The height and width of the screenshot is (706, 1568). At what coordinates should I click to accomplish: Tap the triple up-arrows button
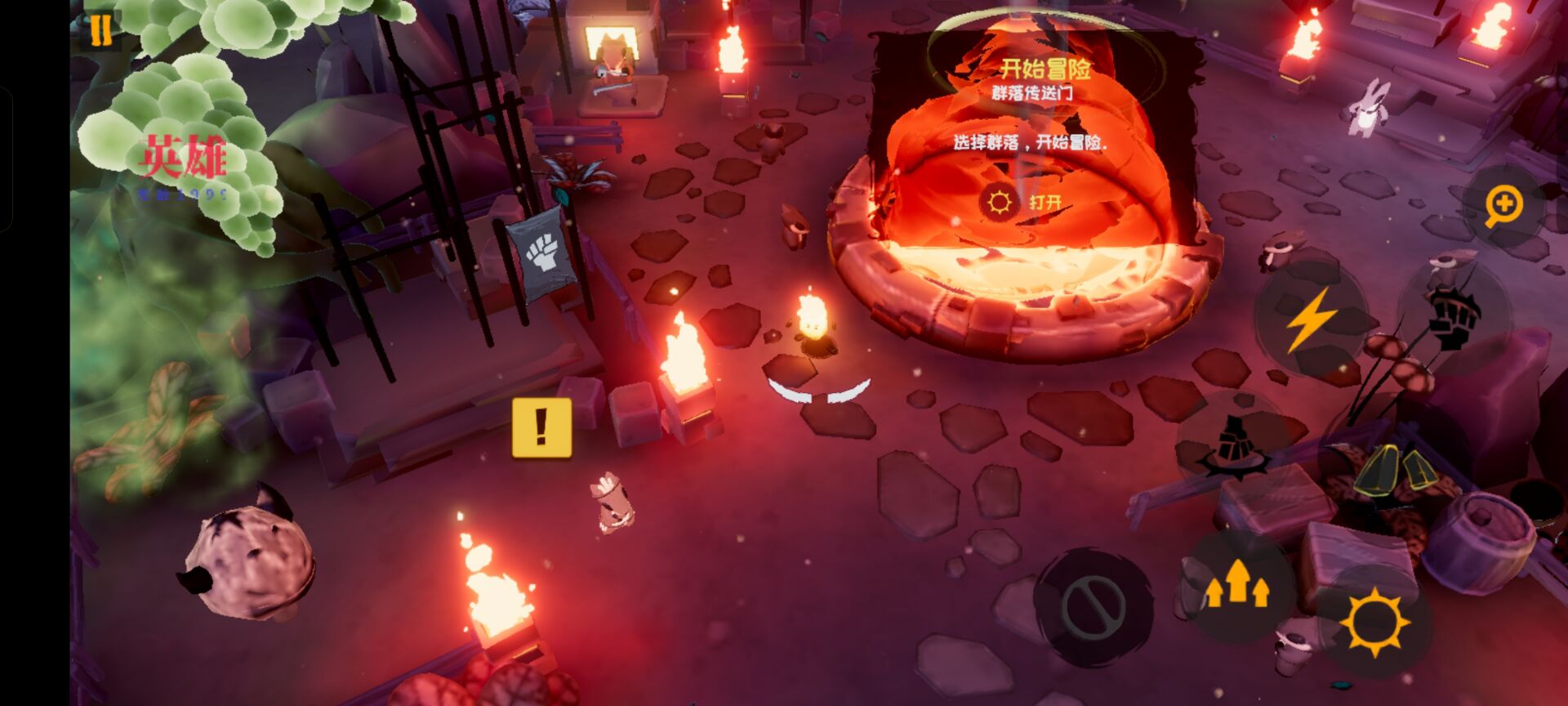click(x=1237, y=583)
